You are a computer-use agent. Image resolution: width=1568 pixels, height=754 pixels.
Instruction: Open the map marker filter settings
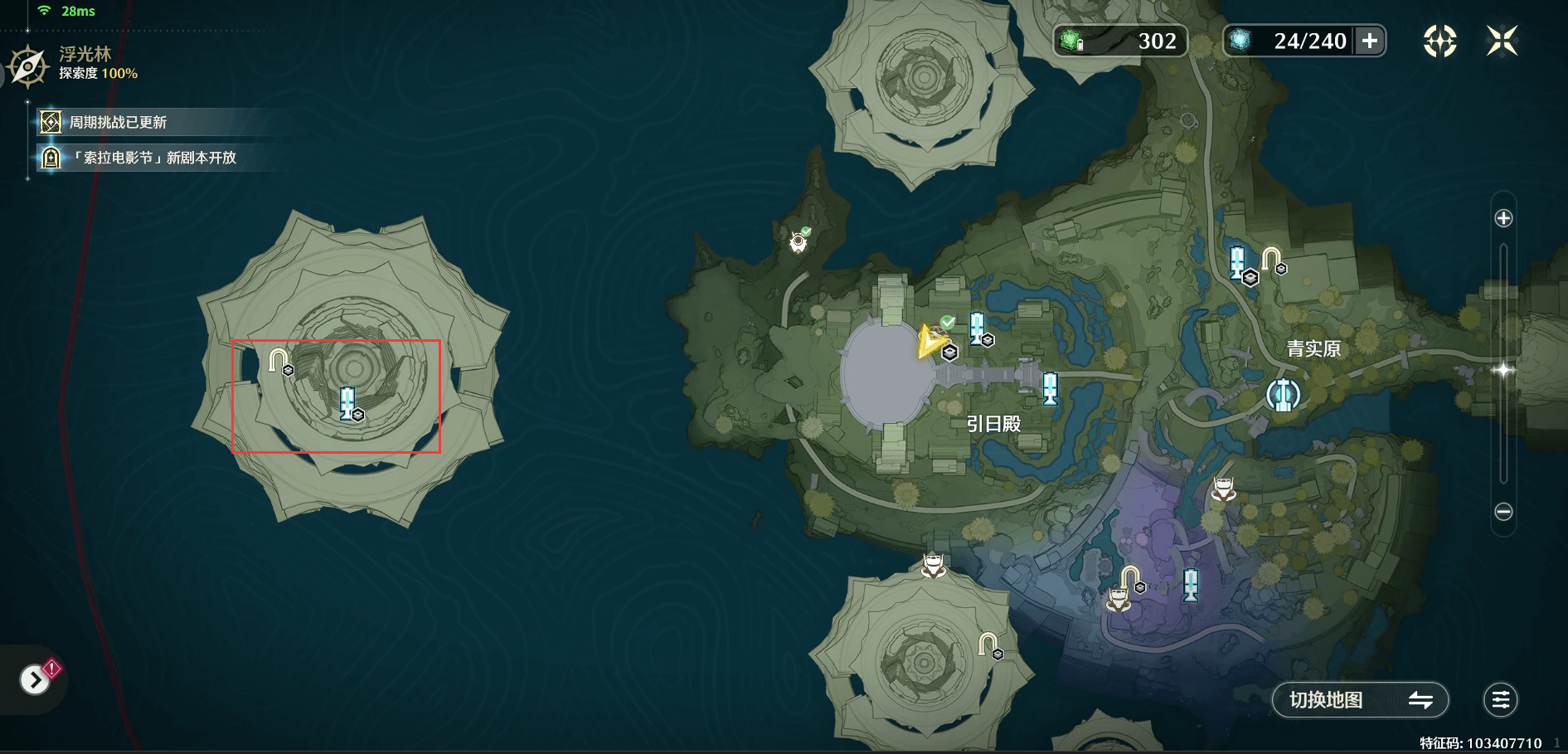pyautogui.click(x=1500, y=700)
